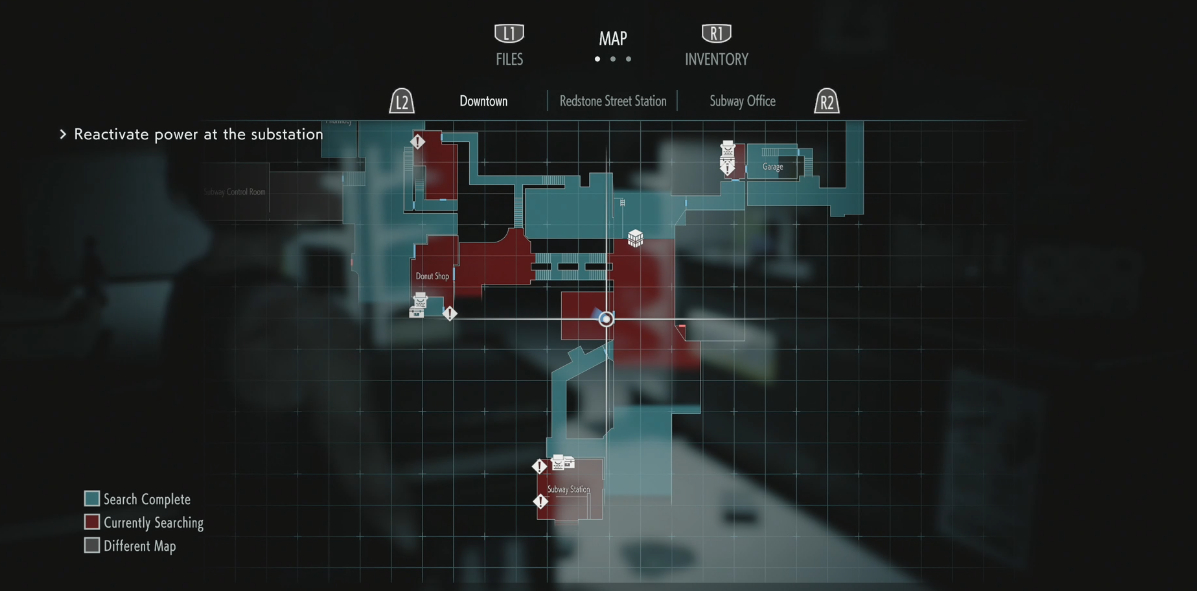1197x591 pixels.
Task: Click the typewriter icon below Donut Shop
Action: tap(420, 300)
